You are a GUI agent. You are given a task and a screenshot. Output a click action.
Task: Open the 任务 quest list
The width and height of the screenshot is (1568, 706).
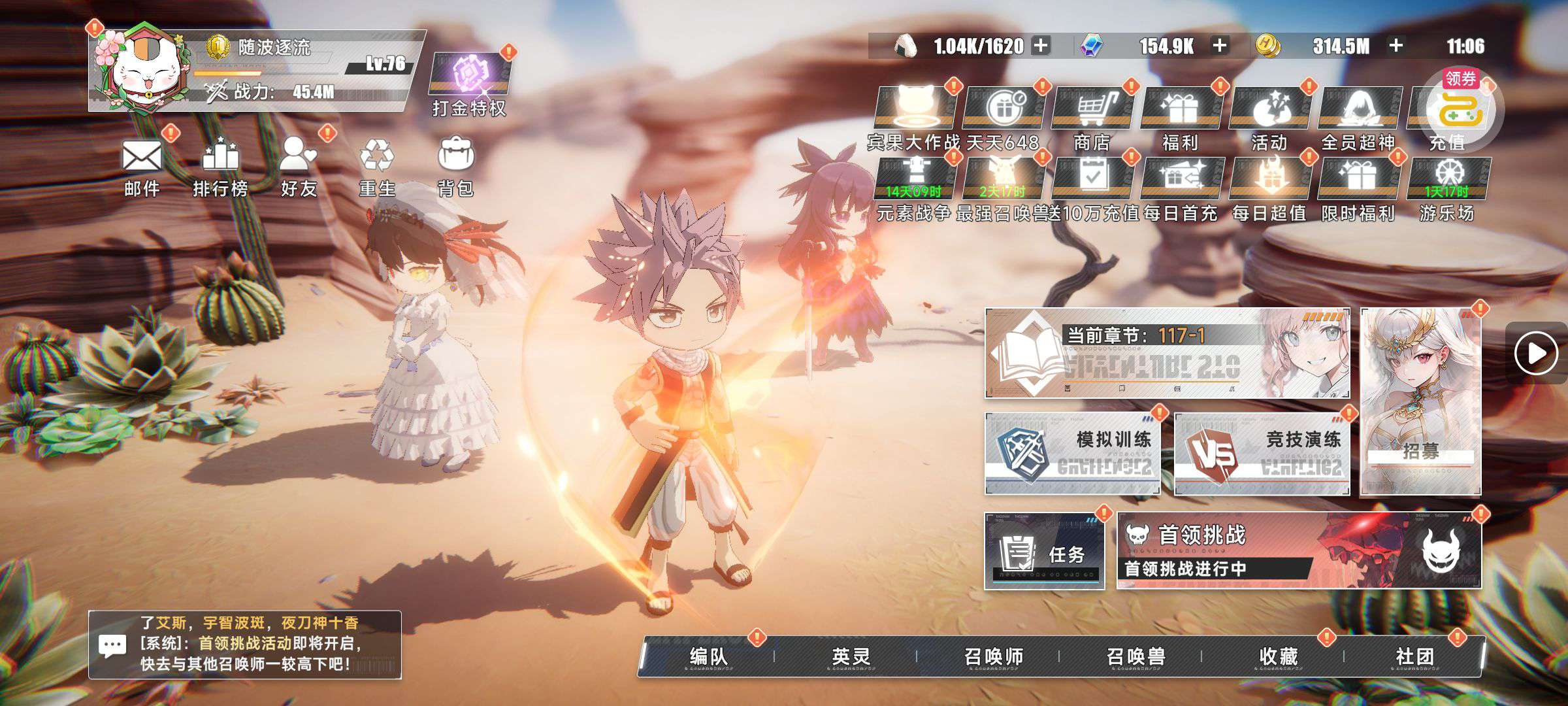coord(1044,551)
